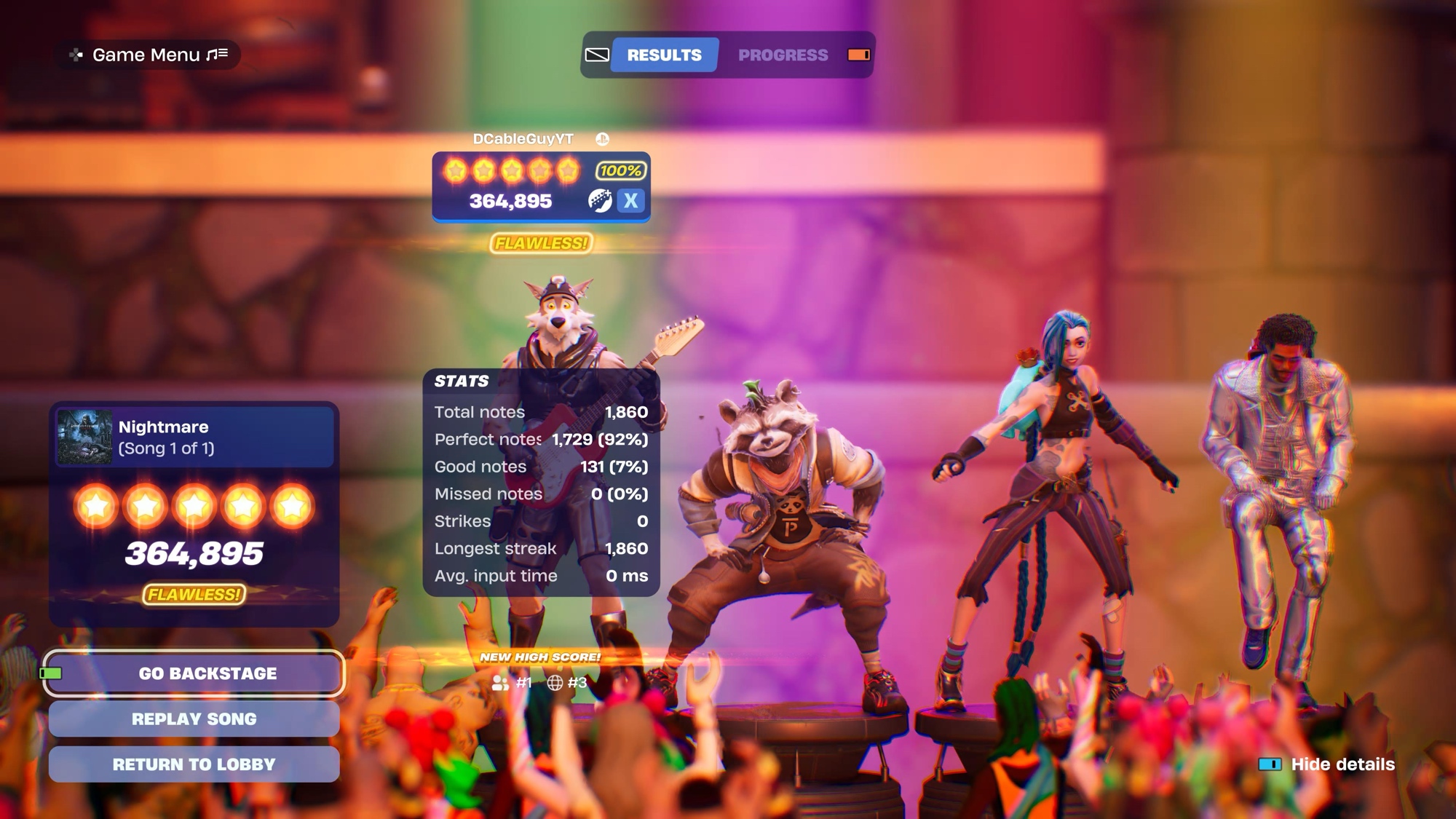This screenshot has height=819, width=1456.
Task: Replay the song Nightmare
Action: [194, 719]
